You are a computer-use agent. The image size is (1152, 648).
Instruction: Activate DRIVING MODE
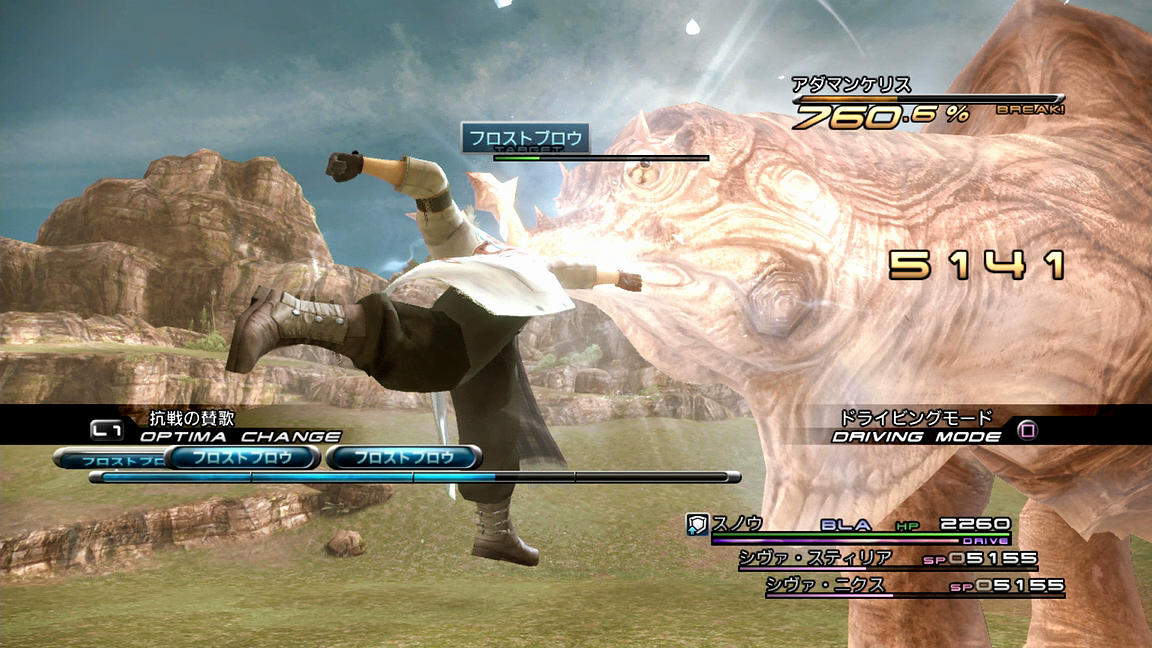pyautogui.click(x=916, y=436)
